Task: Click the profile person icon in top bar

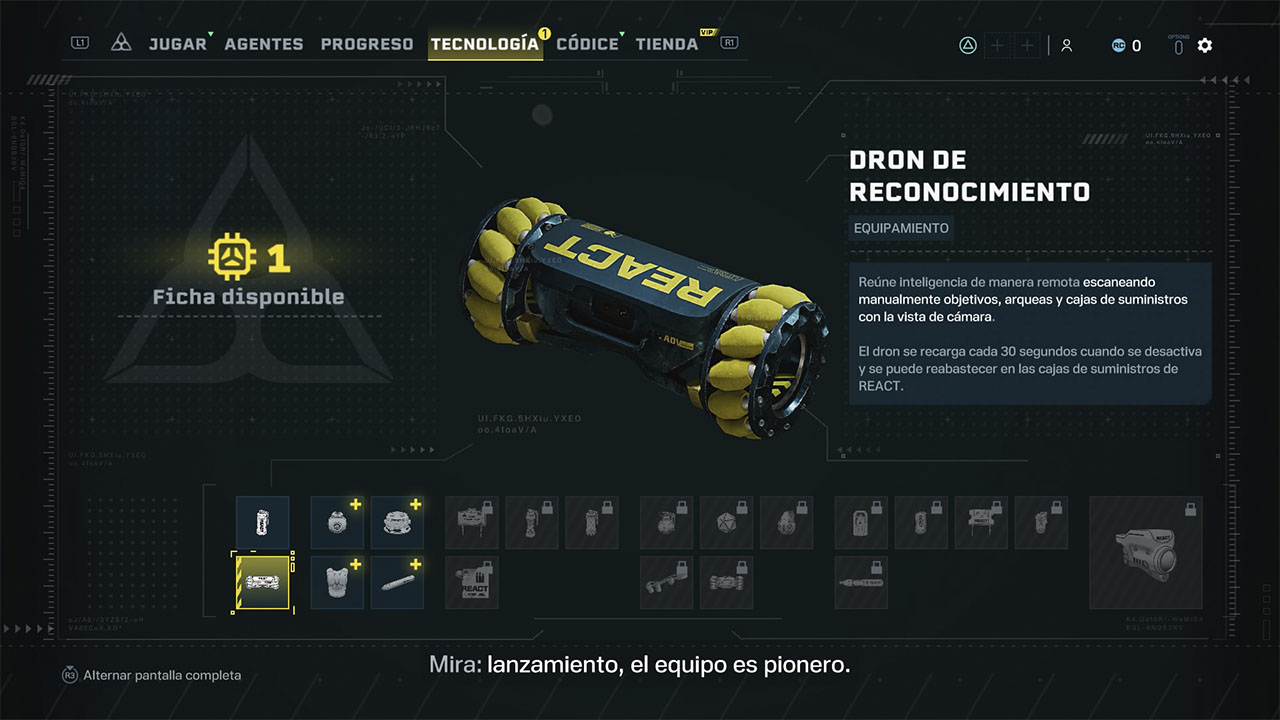Action: click(x=1066, y=44)
